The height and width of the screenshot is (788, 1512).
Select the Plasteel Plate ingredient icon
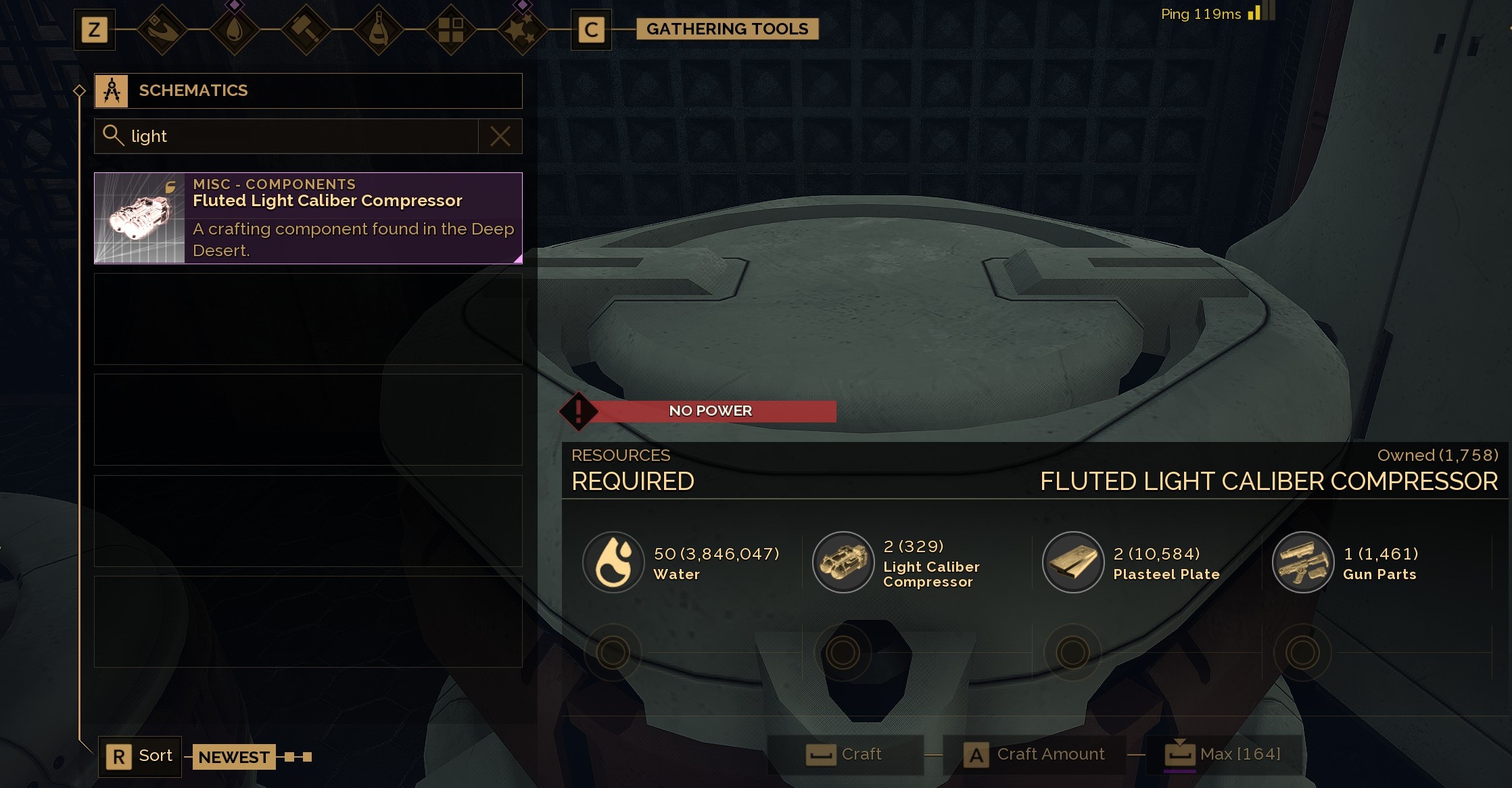(x=1073, y=562)
